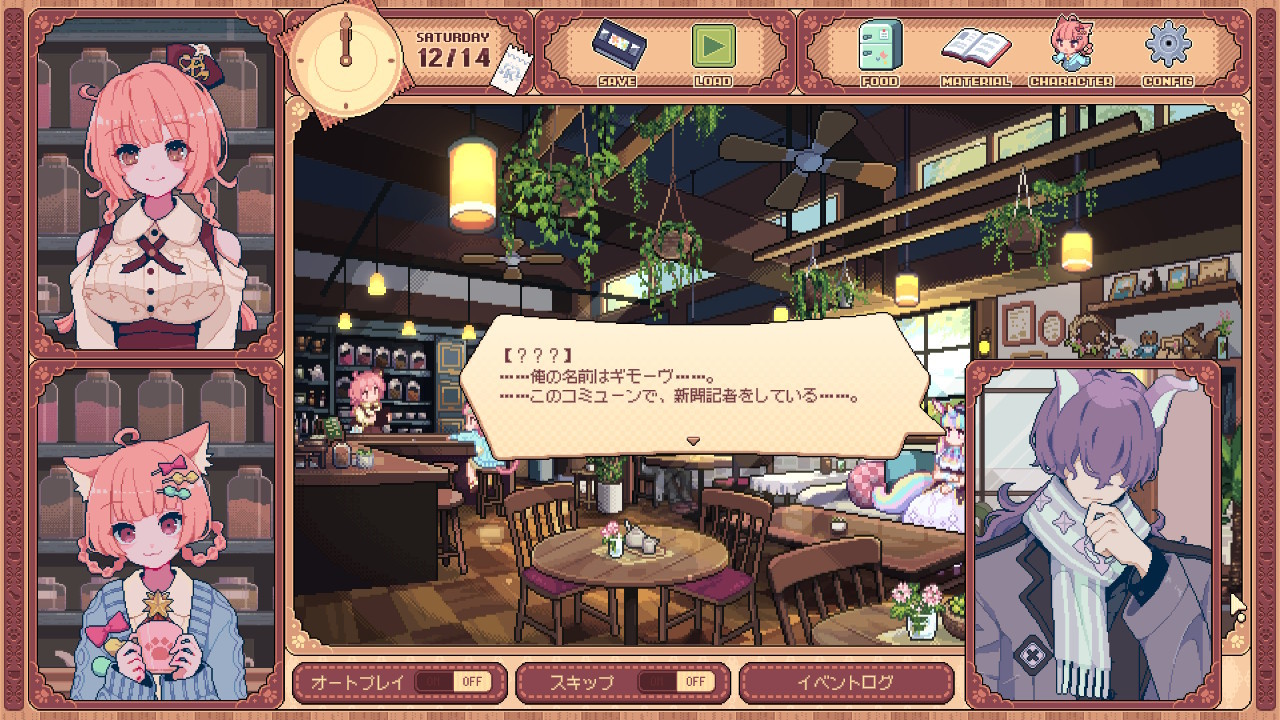Toggle the スキップ skip switch
Image resolution: width=1280 pixels, height=720 pixels.
tap(676, 682)
